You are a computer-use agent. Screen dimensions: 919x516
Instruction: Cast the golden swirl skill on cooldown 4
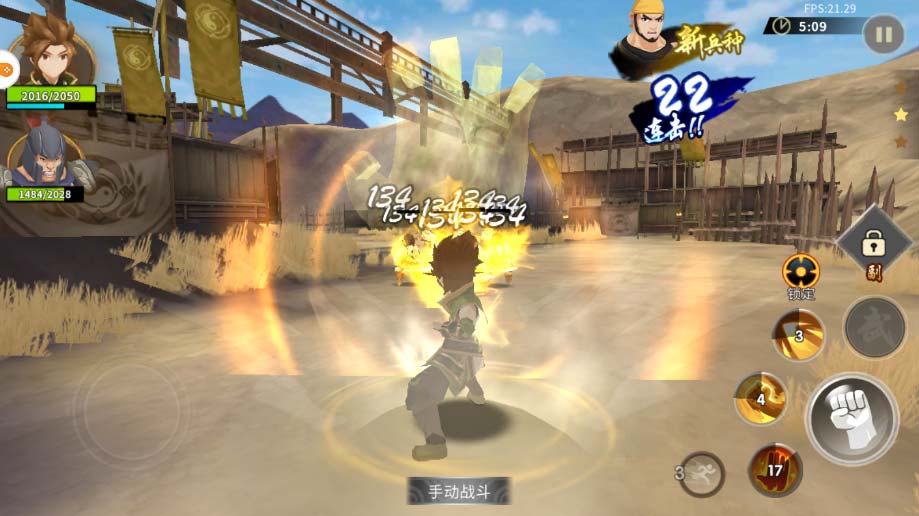click(x=761, y=398)
